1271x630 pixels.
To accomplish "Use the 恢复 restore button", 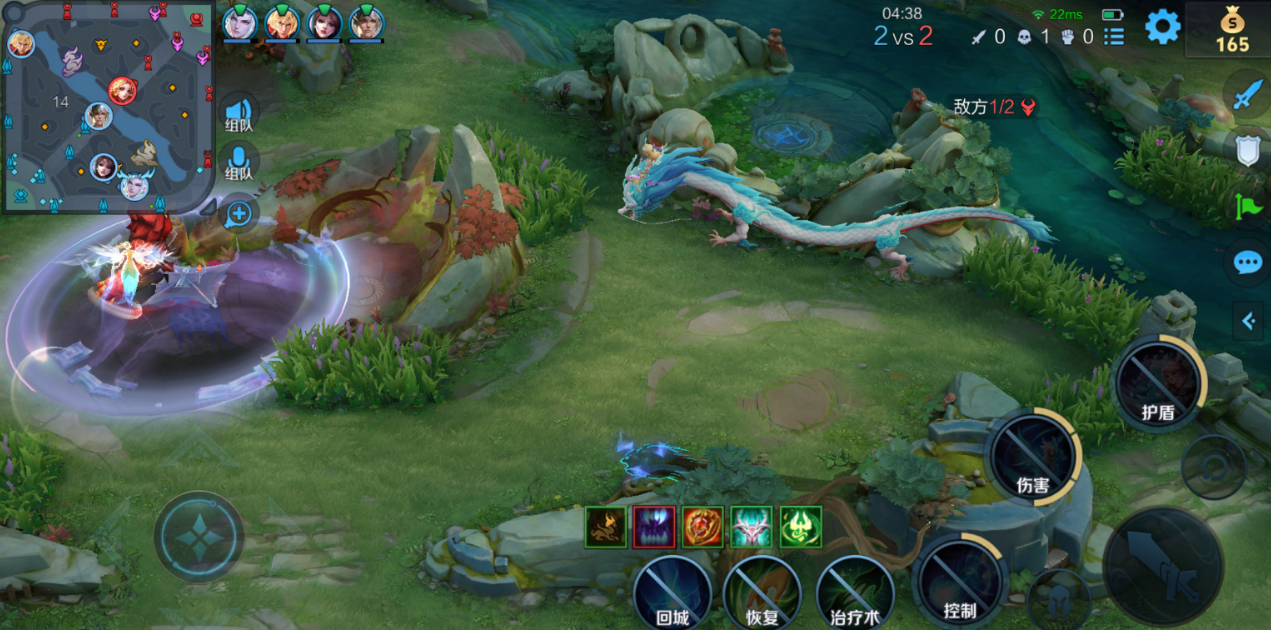I will [x=762, y=592].
